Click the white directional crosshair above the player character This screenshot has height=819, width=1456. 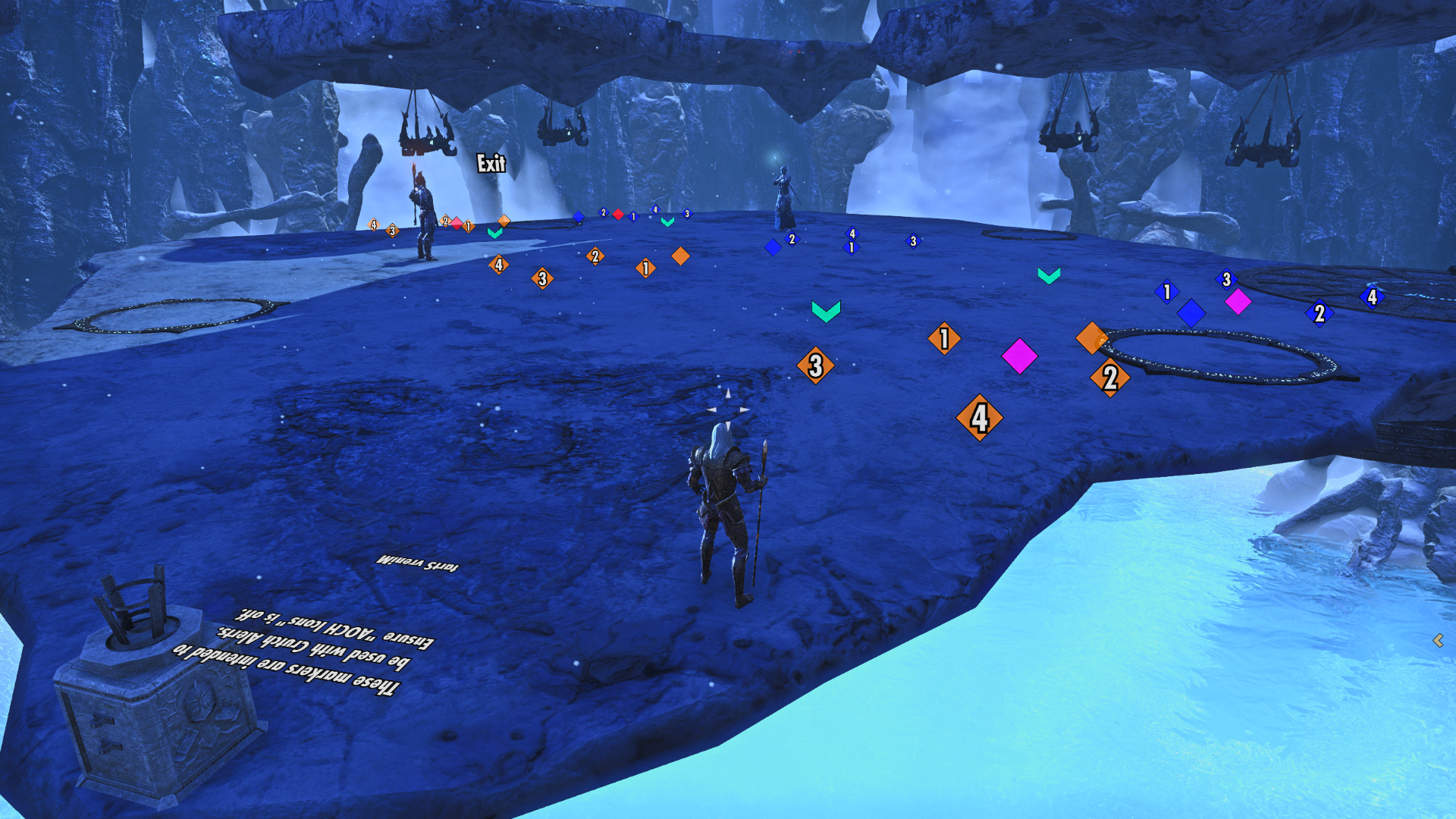[x=726, y=409]
